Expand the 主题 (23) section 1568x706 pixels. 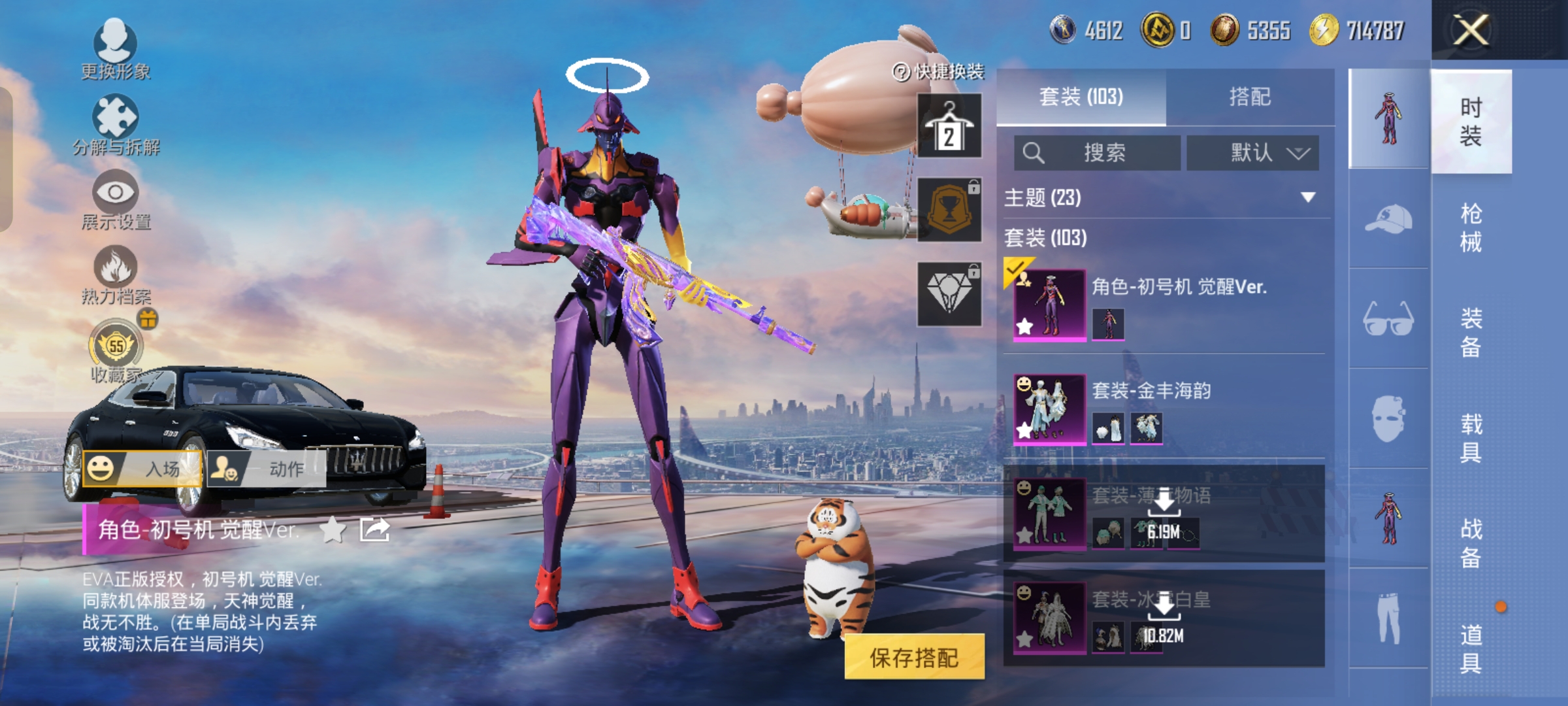pos(1308,197)
